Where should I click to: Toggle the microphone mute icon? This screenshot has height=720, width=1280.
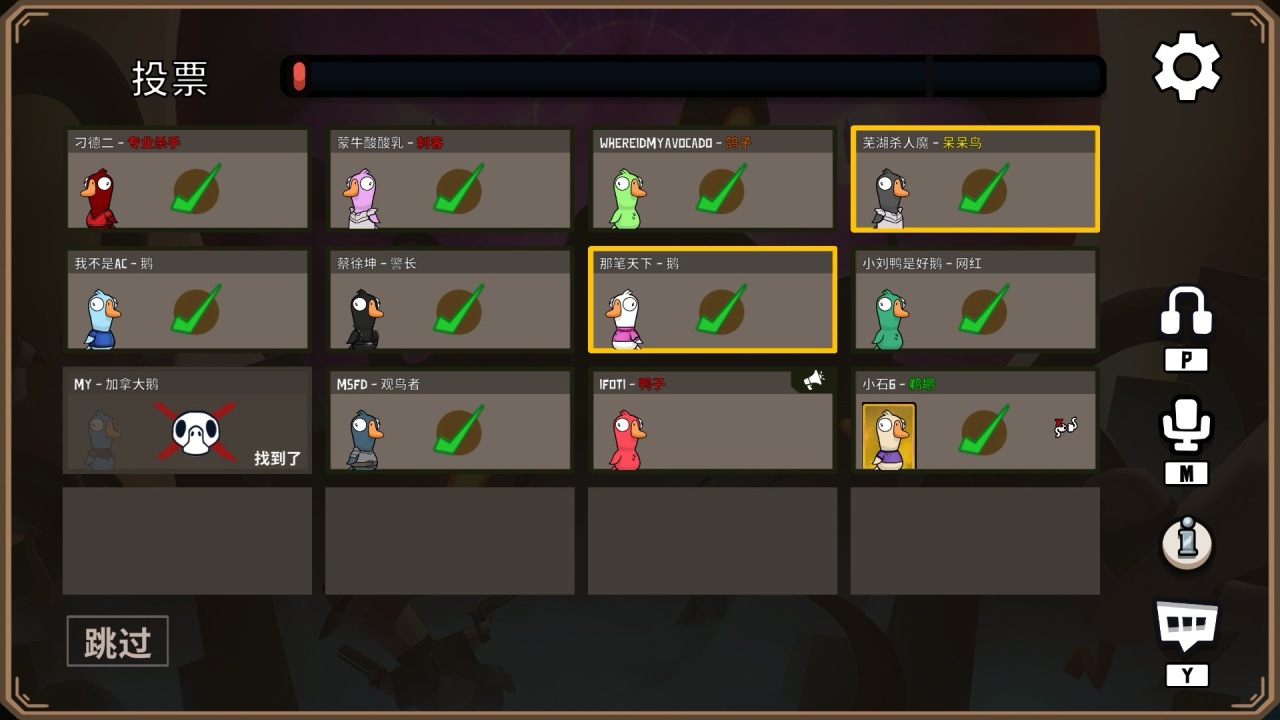[x=1186, y=425]
